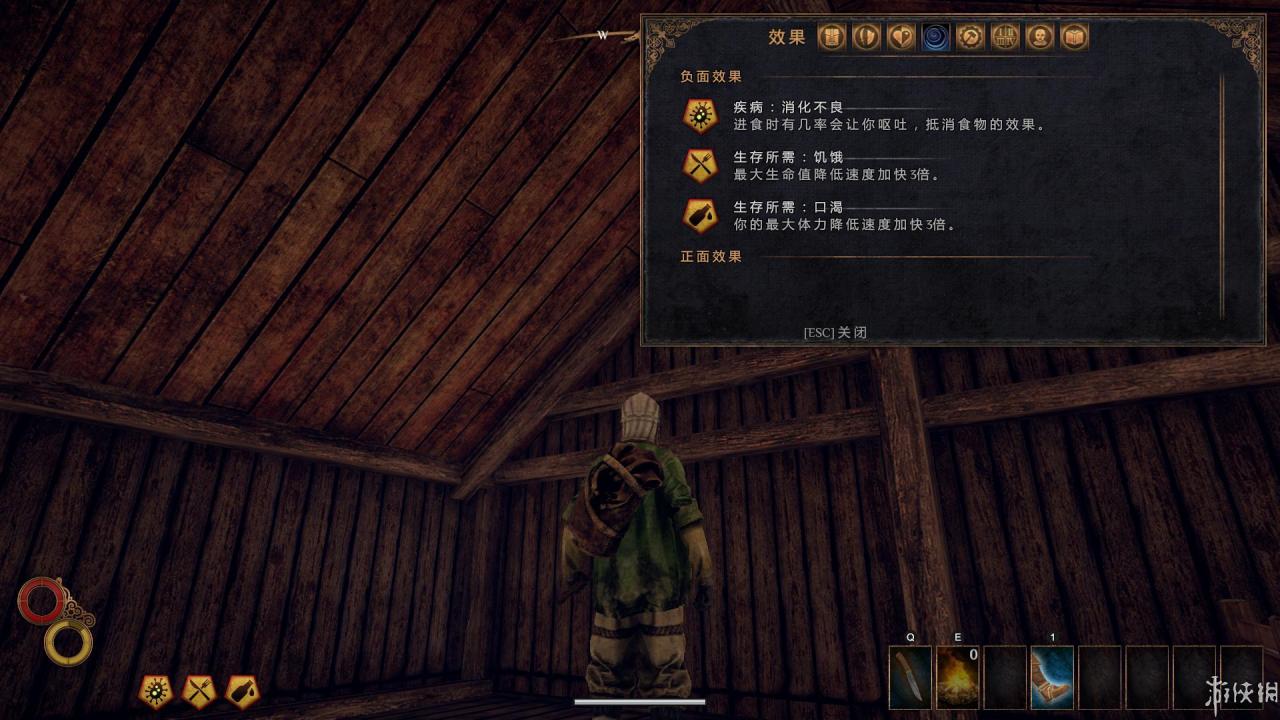This screenshot has width=1280, height=720.
Task: Open the backpack inventory tab
Action: (x=832, y=38)
